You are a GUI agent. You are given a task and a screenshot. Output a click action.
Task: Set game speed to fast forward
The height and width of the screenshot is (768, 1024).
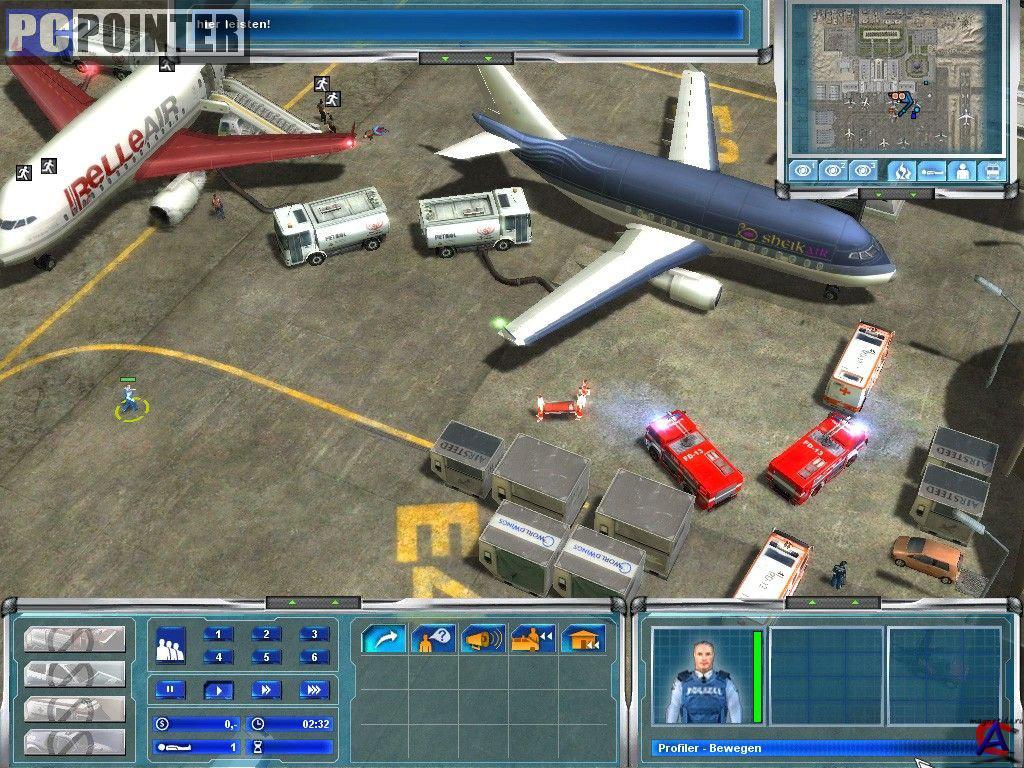point(266,689)
